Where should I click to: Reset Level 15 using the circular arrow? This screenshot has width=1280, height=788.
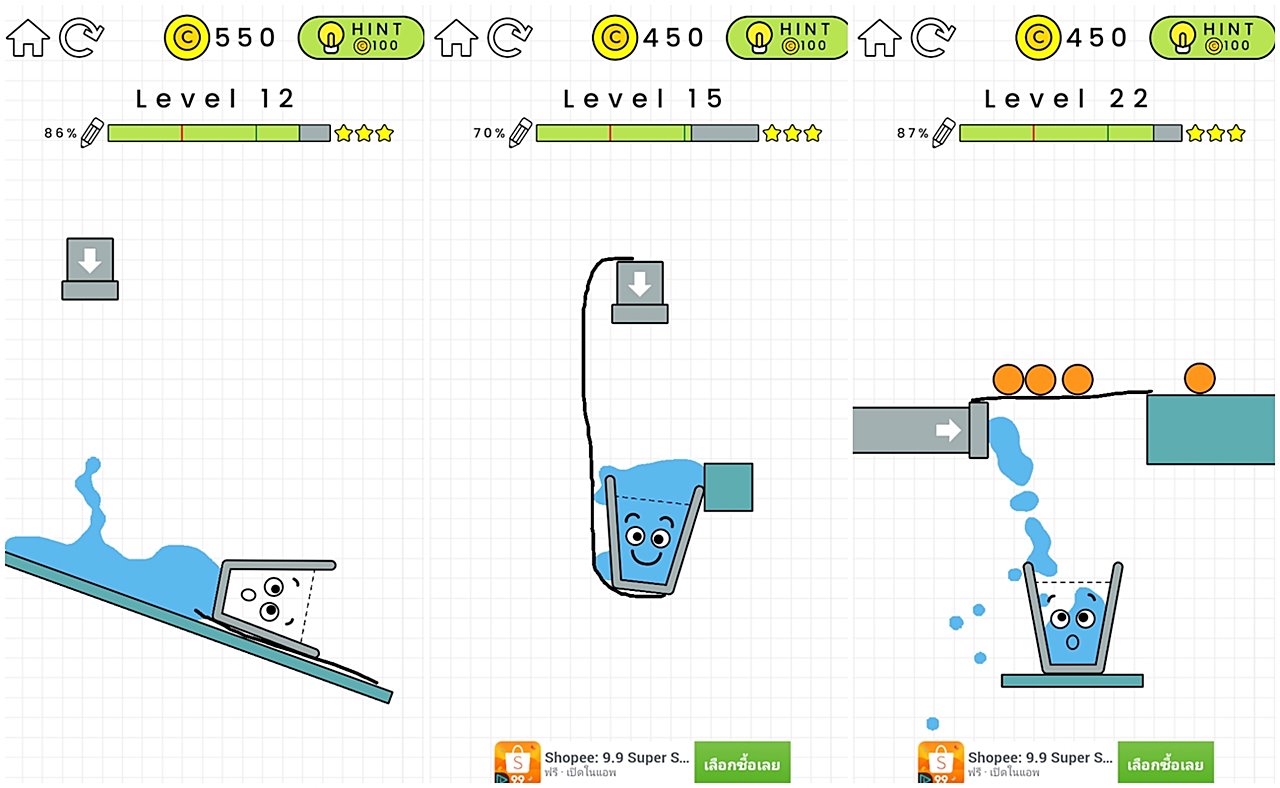tap(510, 38)
